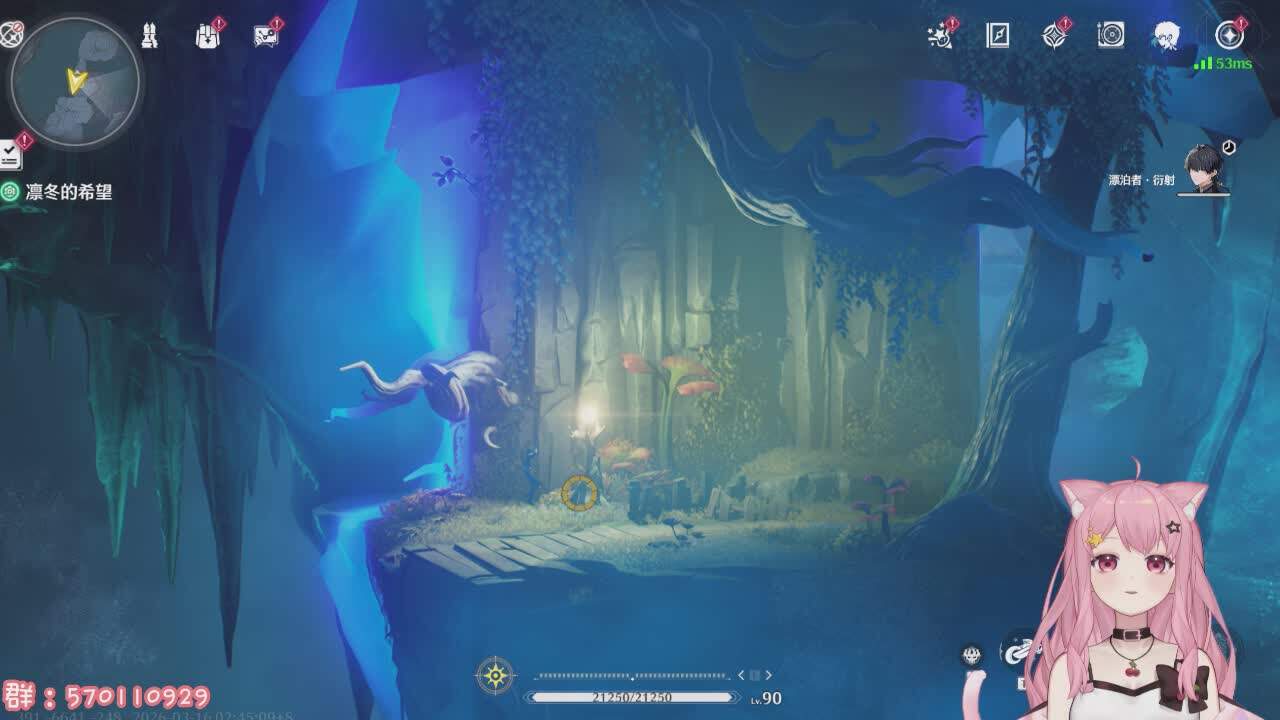1280x720 pixels.
Task: Select party member 漂泊者·衍射 portrait
Action: coord(1203,168)
